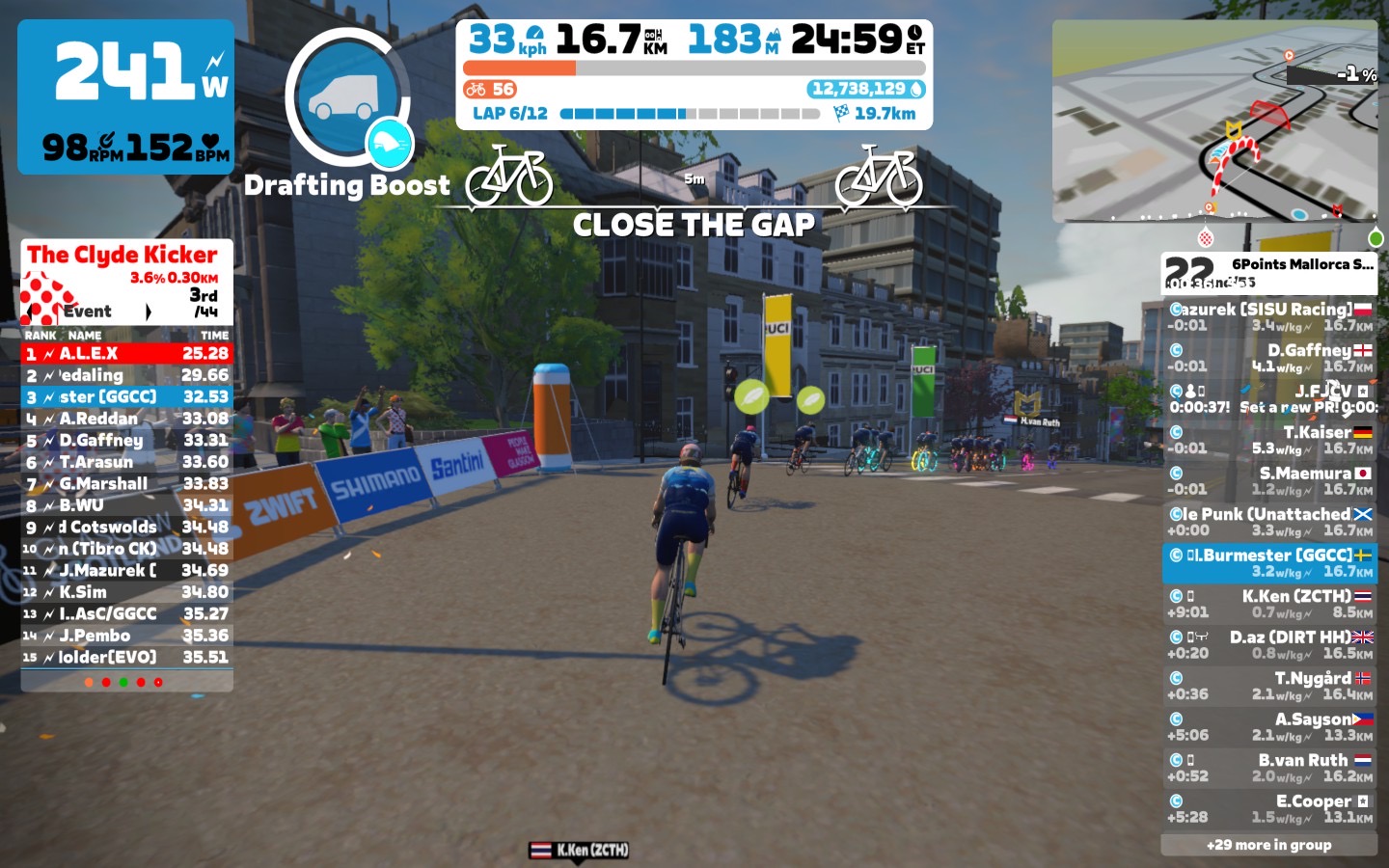The width and height of the screenshot is (1389, 868).
Task: Select A.L.E.X in the segment leaderboard
Action: coord(126,354)
